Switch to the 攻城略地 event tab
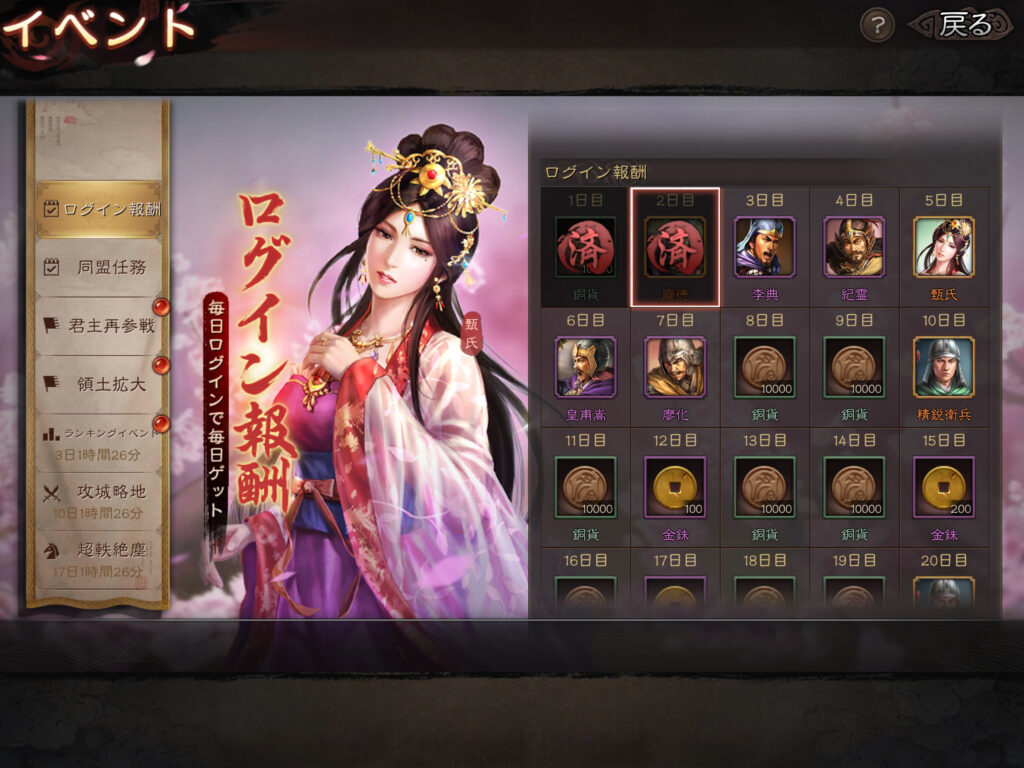Screen dimensions: 1024x768 coord(99,499)
